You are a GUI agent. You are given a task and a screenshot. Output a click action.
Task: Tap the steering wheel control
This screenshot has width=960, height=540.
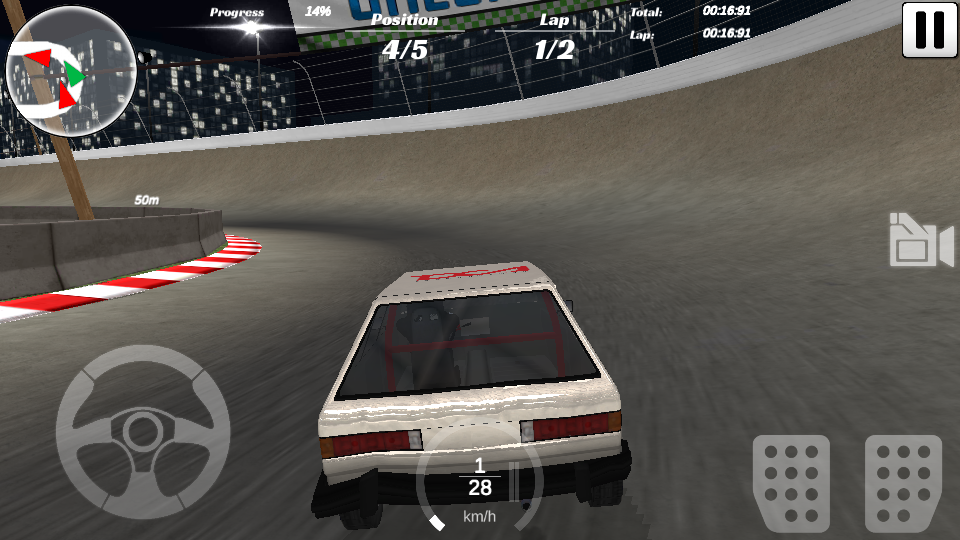(143, 432)
